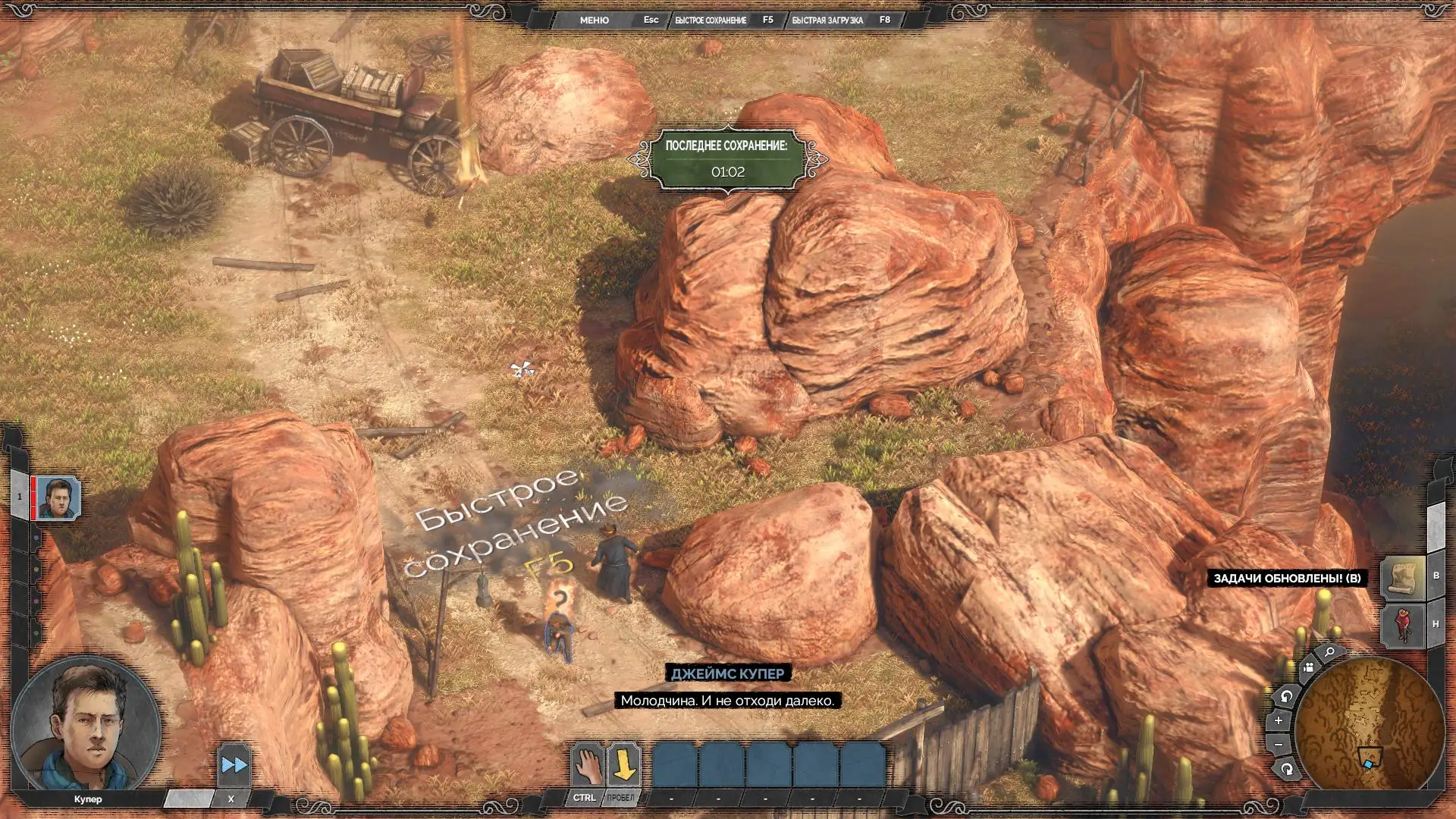
Task: Click the Быстрая загрузка quick load button
Action: pos(827,20)
